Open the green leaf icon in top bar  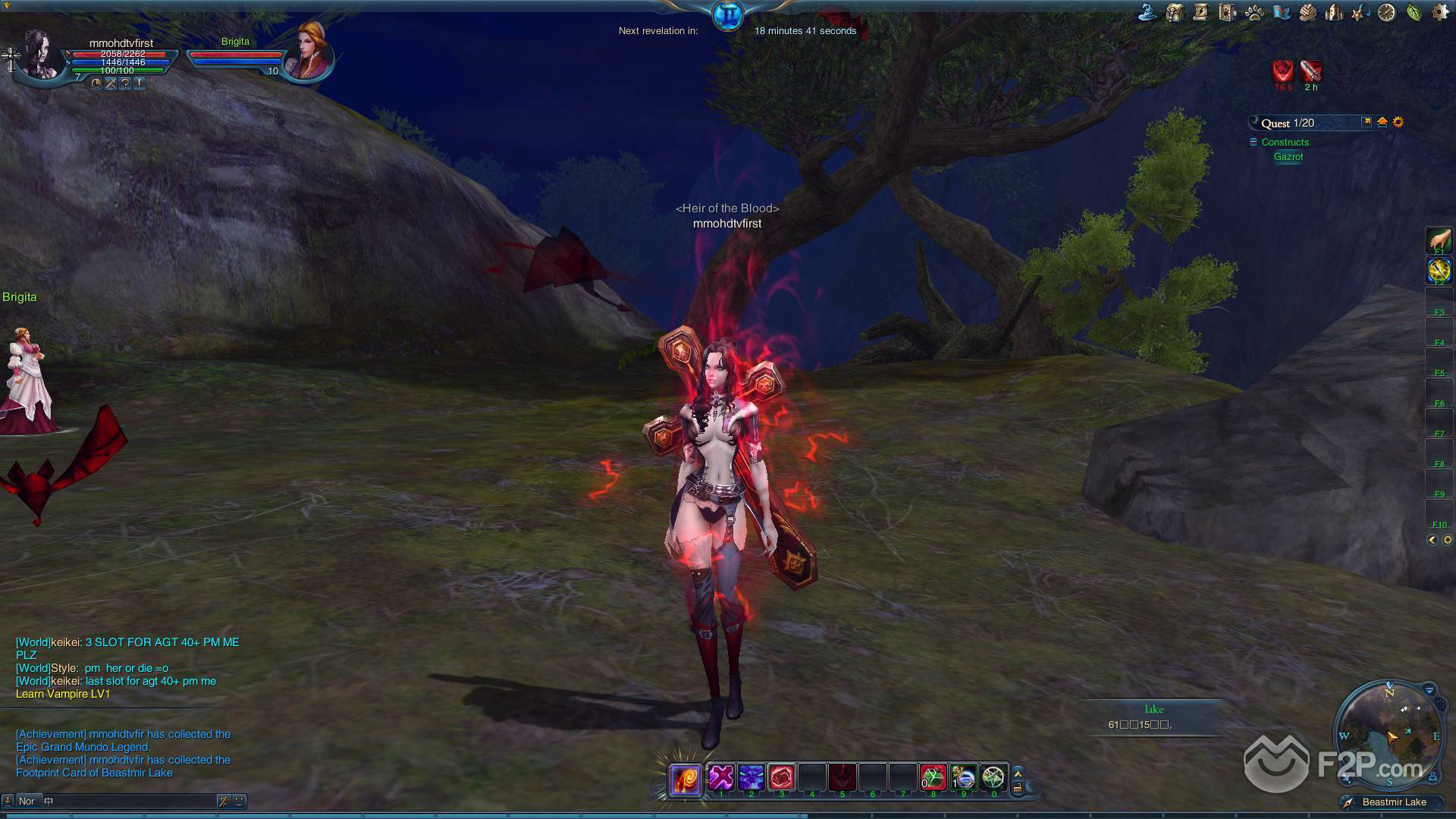1414,13
